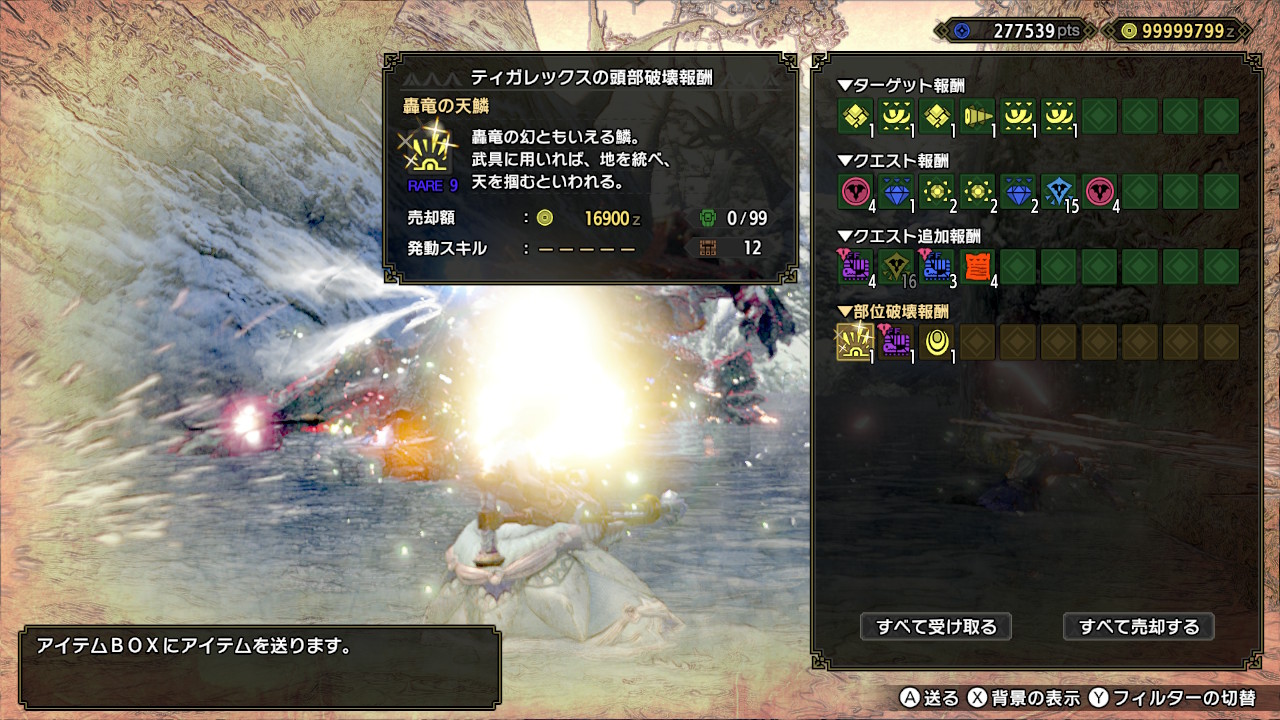Select the glowing 轟竜の天鱗 scale in 部位破壊報酬

pos(854,342)
